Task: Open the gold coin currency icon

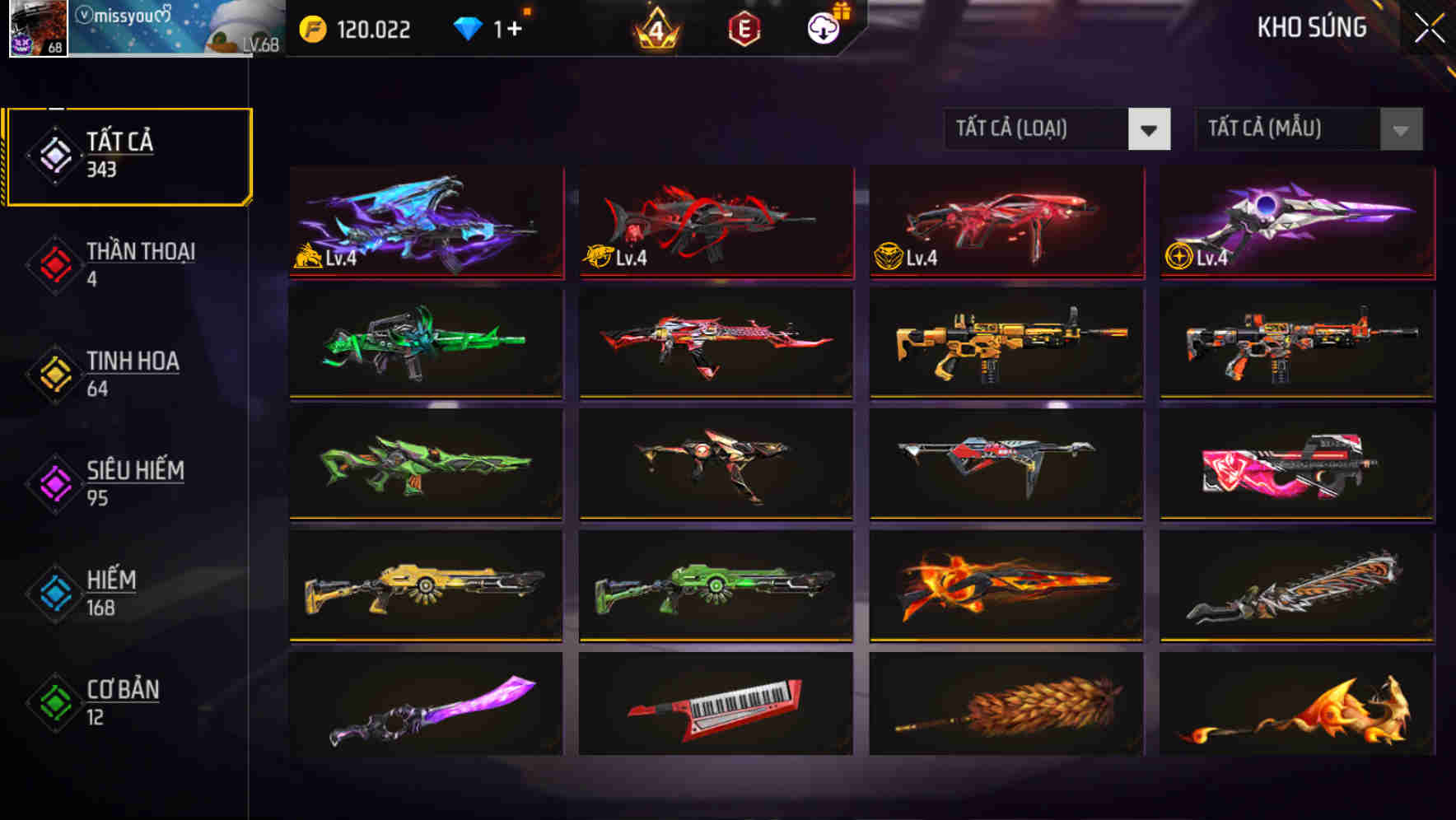Action: tap(313, 27)
